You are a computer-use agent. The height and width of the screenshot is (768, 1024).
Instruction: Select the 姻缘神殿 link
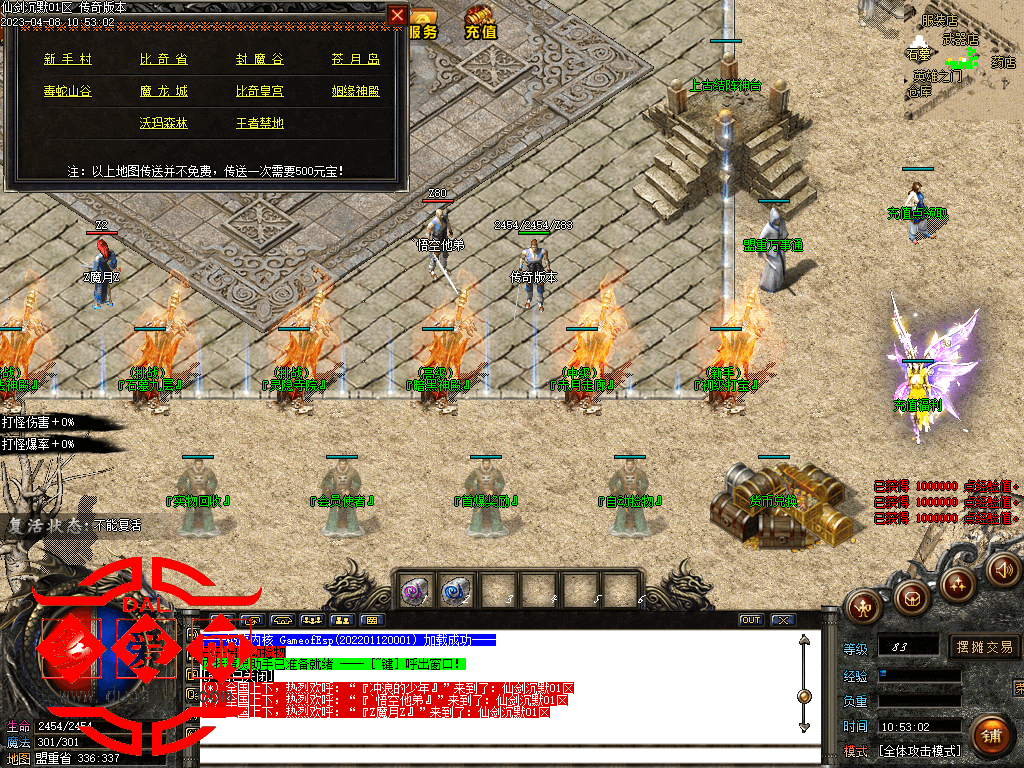point(356,91)
